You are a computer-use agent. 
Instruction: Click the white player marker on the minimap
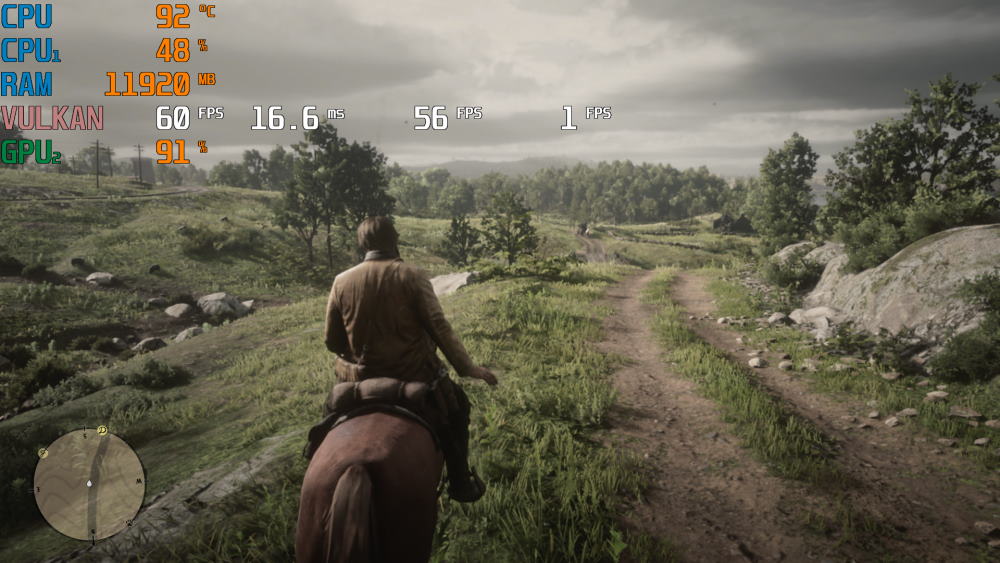[89, 485]
